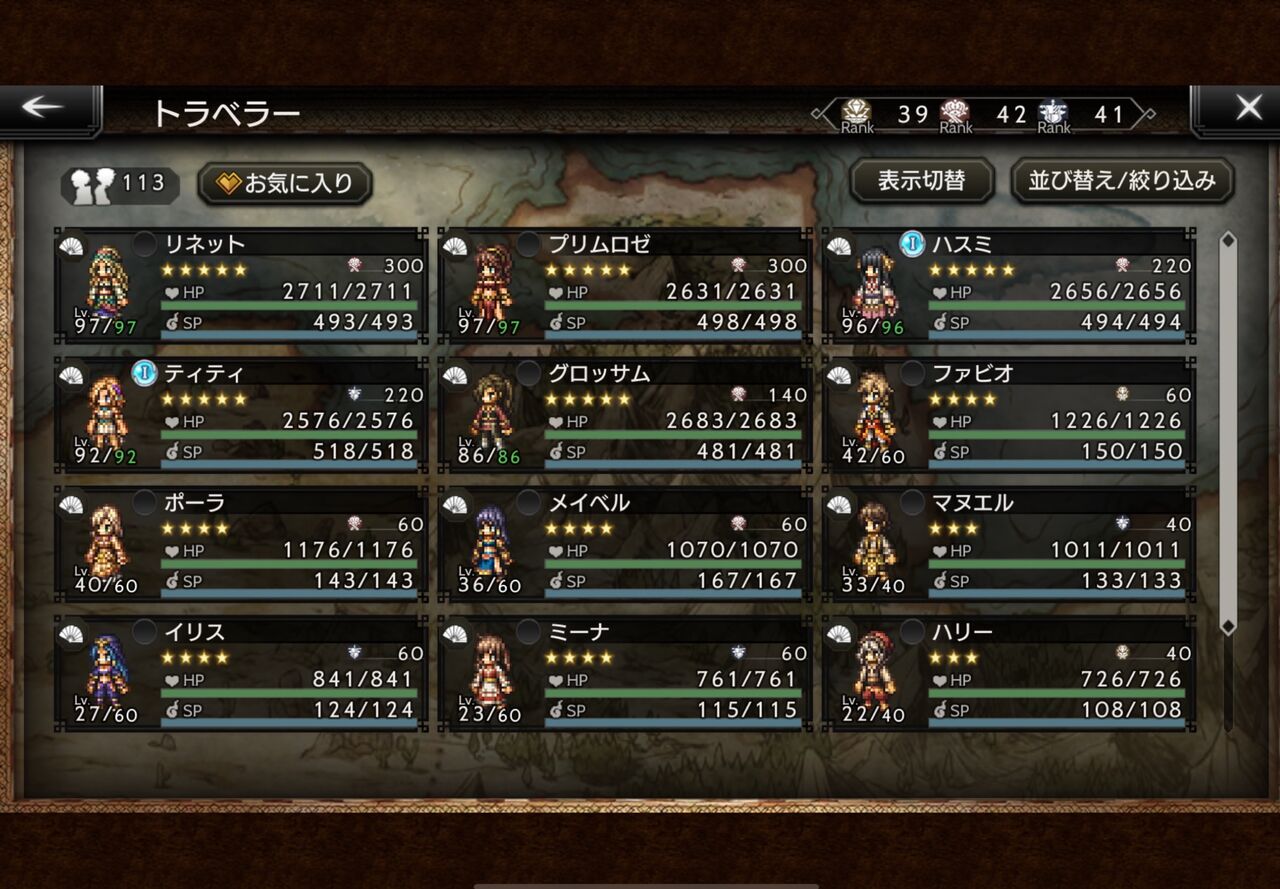Select traveler リネット

coord(241,285)
